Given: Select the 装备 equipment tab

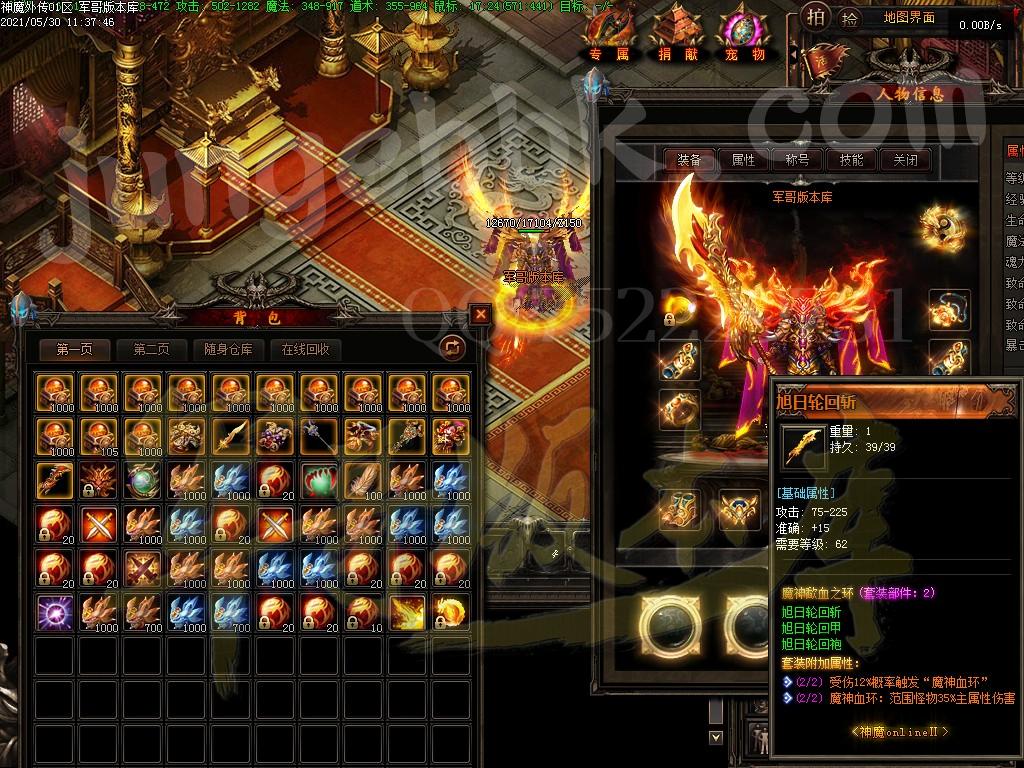Looking at the screenshot, I should point(689,160).
